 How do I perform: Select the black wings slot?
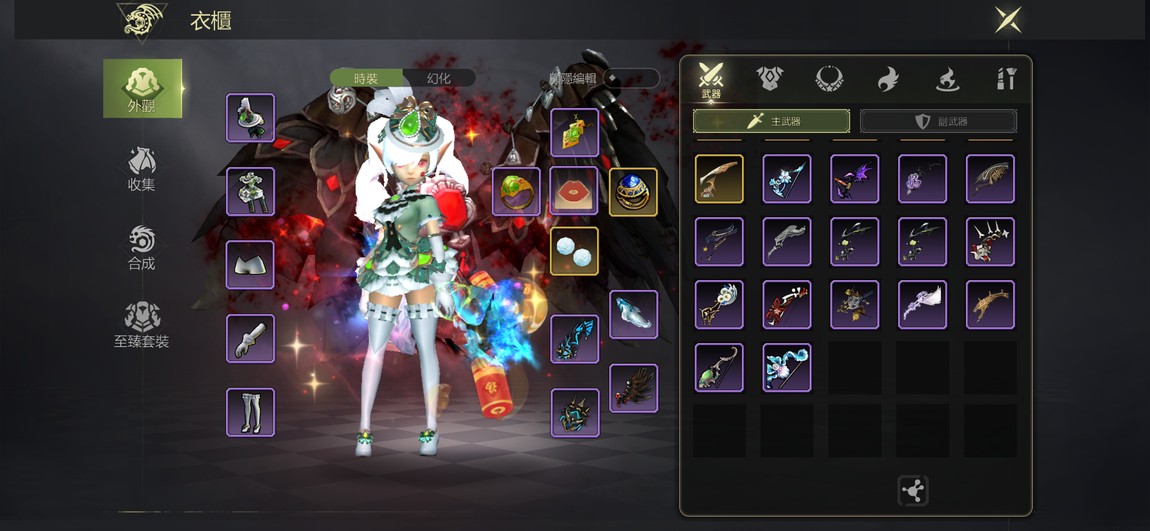click(633, 388)
